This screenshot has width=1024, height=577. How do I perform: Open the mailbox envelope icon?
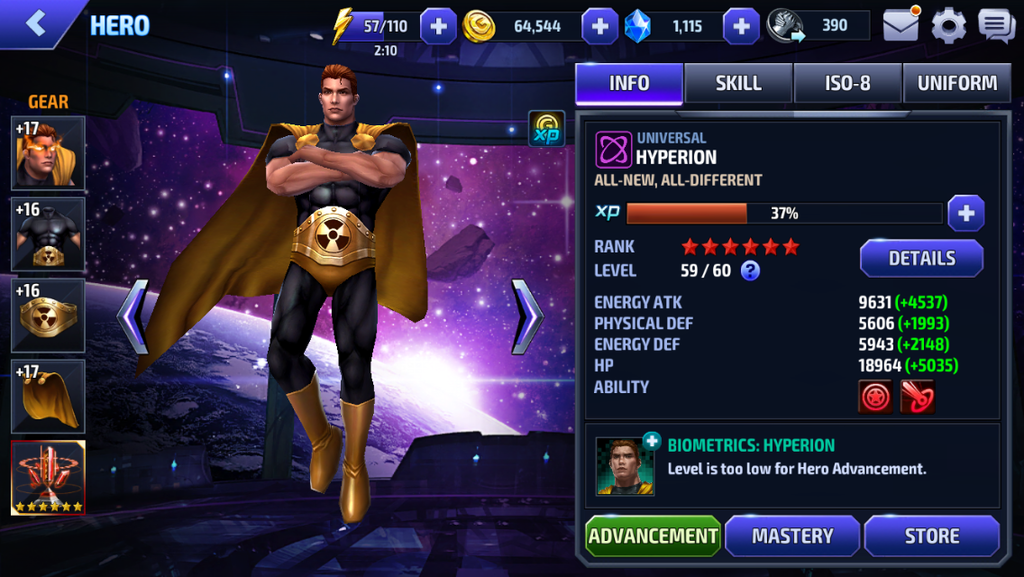pos(900,25)
